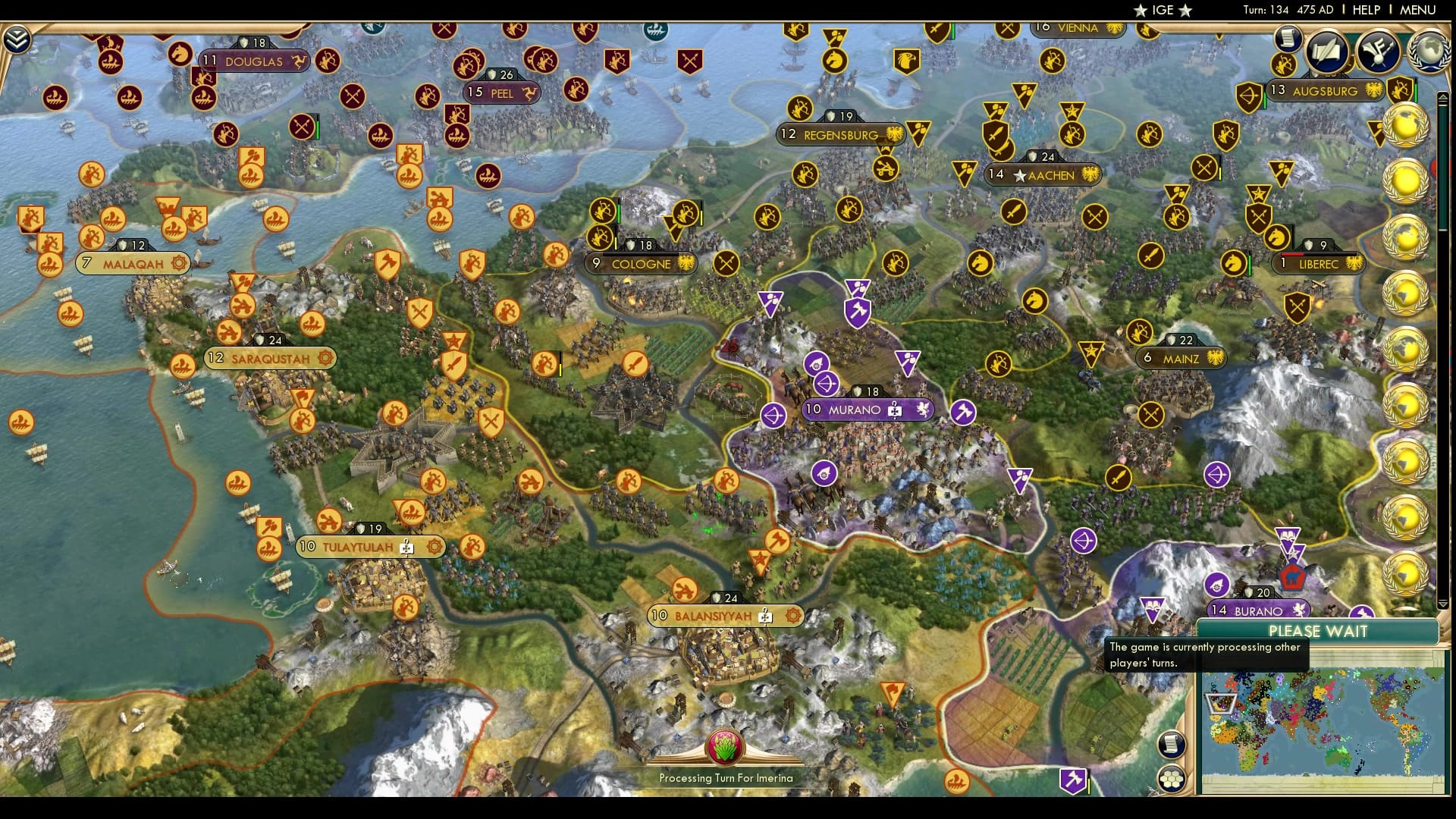Open the notification log scroll icon top-right
Image resolution: width=1456 pixels, height=819 pixels.
coord(1287,39)
